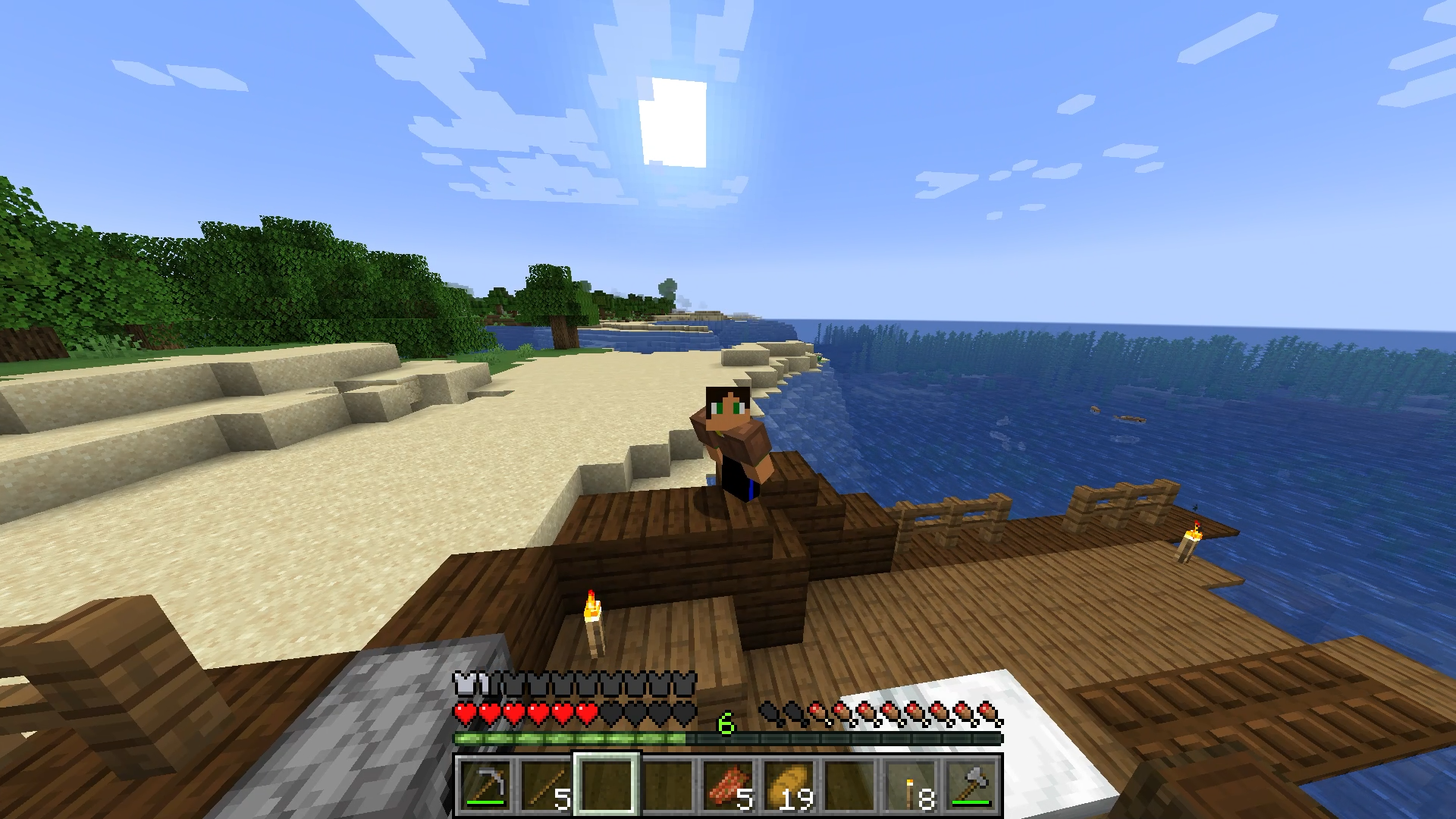Pick the torch slot in the hotbar

[x=911, y=785]
